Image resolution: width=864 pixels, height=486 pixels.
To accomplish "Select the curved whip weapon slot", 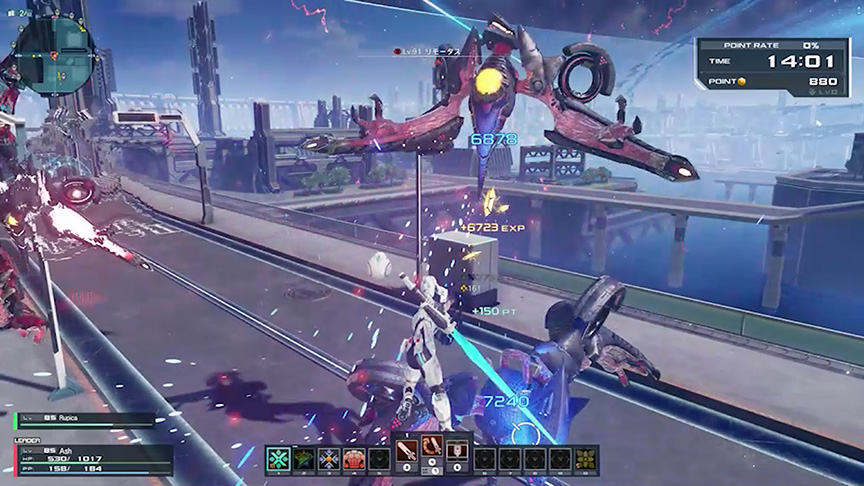I will point(432,453).
